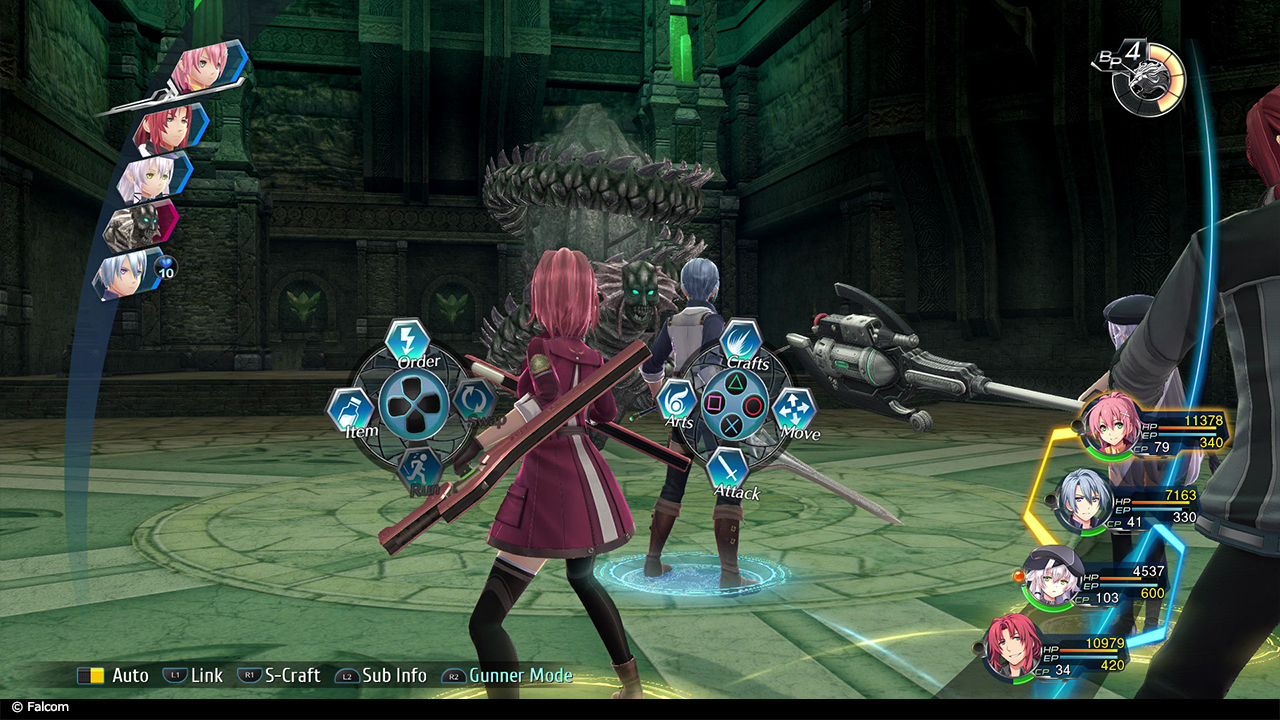Select the Run command icon
This screenshot has width=1280, height=720.
click(419, 470)
